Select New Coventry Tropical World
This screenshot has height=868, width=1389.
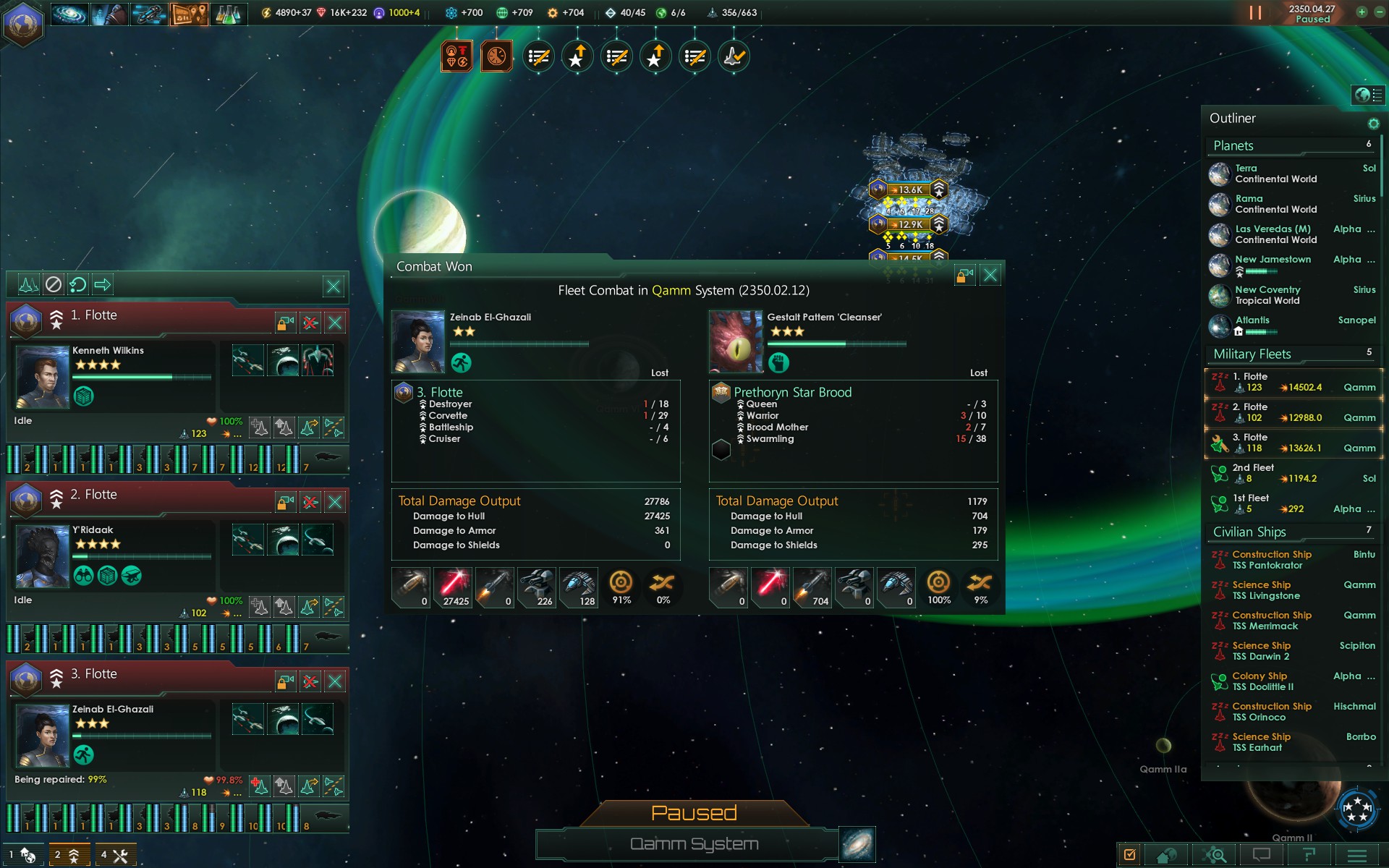pyautogui.click(x=1267, y=295)
